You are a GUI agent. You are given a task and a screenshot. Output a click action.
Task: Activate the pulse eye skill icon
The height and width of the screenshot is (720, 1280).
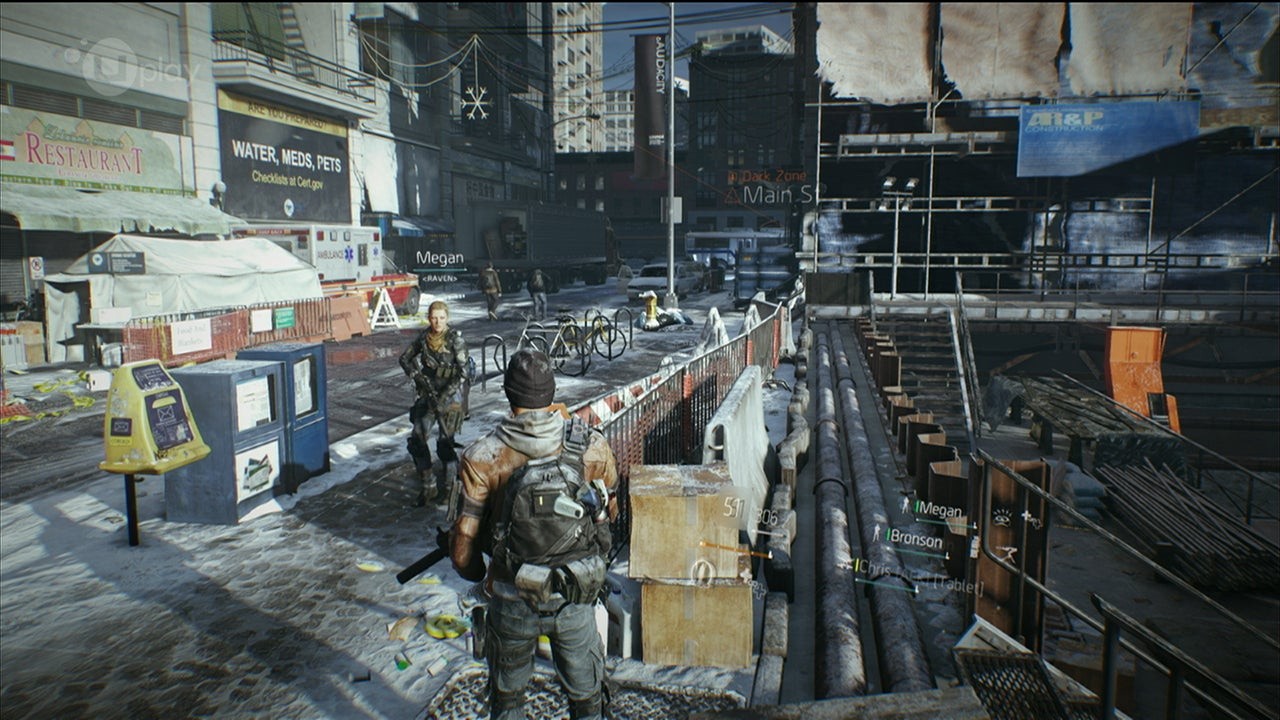pos(1001,517)
